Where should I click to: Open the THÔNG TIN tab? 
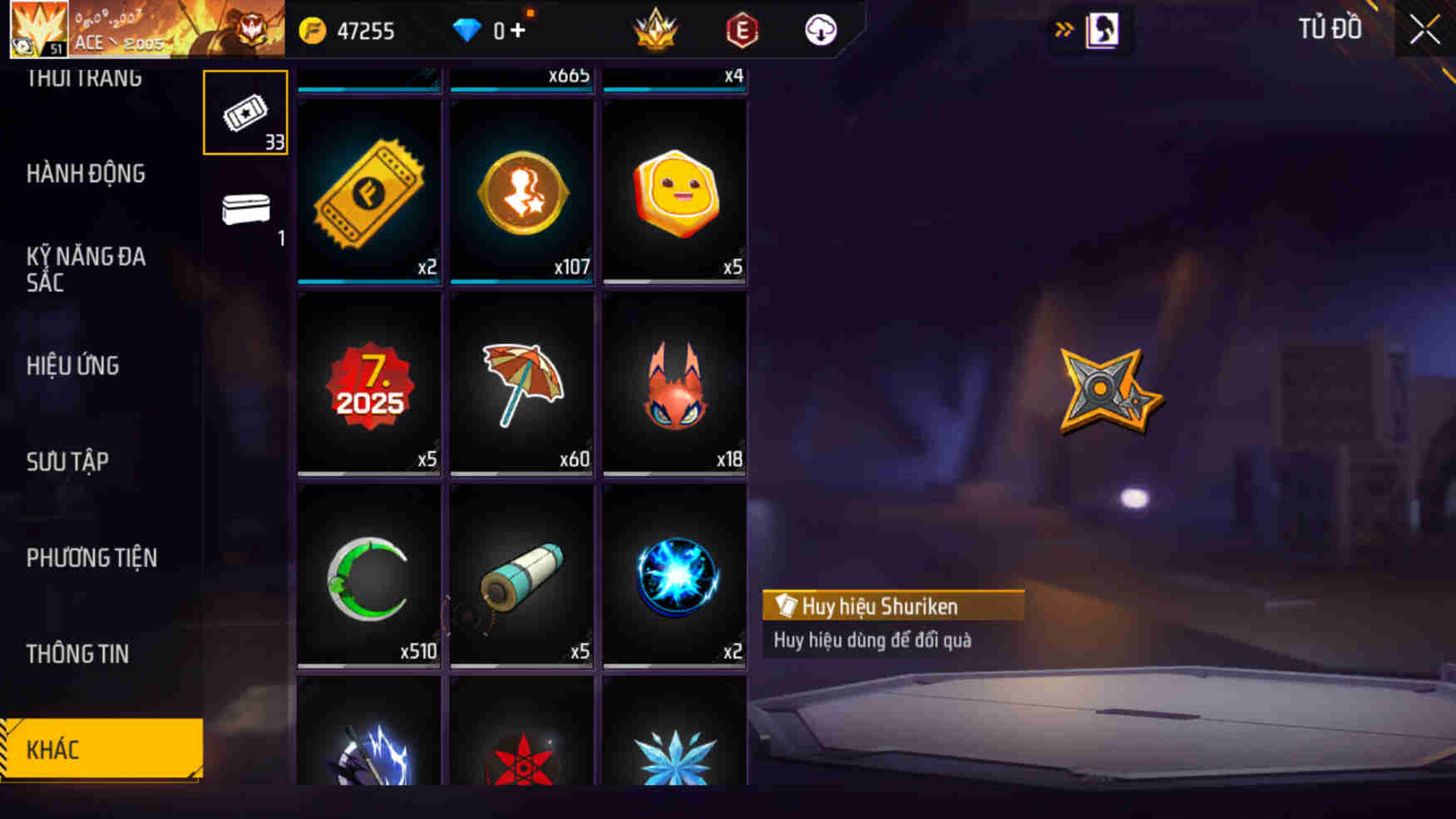click(x=79, y=654)
